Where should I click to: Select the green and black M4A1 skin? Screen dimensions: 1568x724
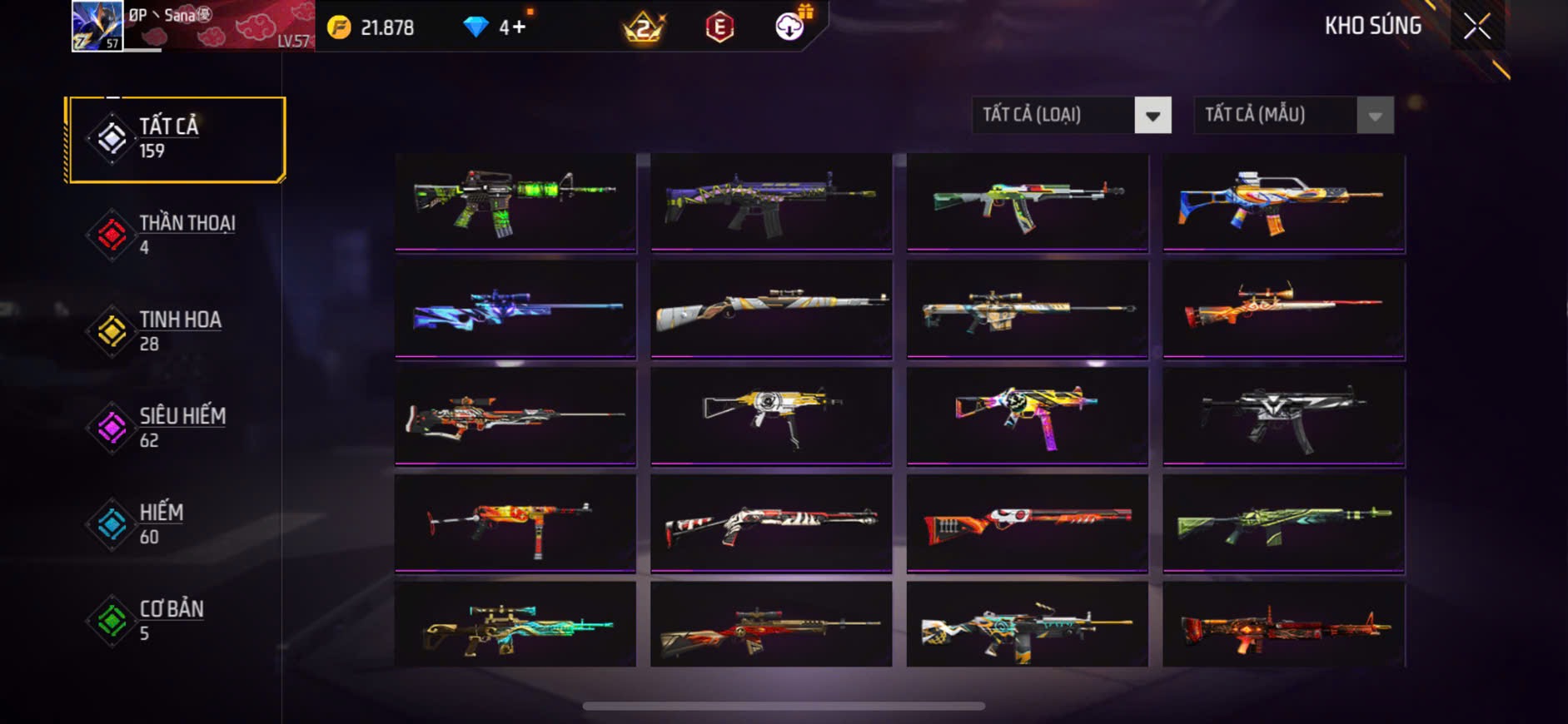(515, 201)
